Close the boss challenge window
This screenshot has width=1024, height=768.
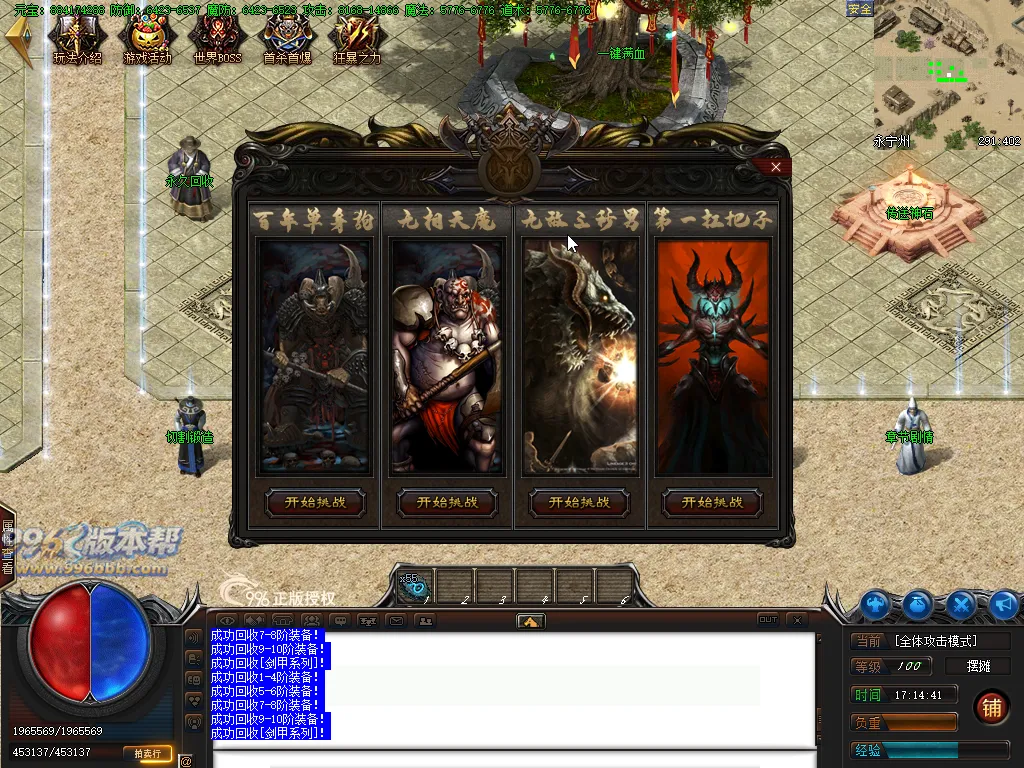click(x=776, y=167)
